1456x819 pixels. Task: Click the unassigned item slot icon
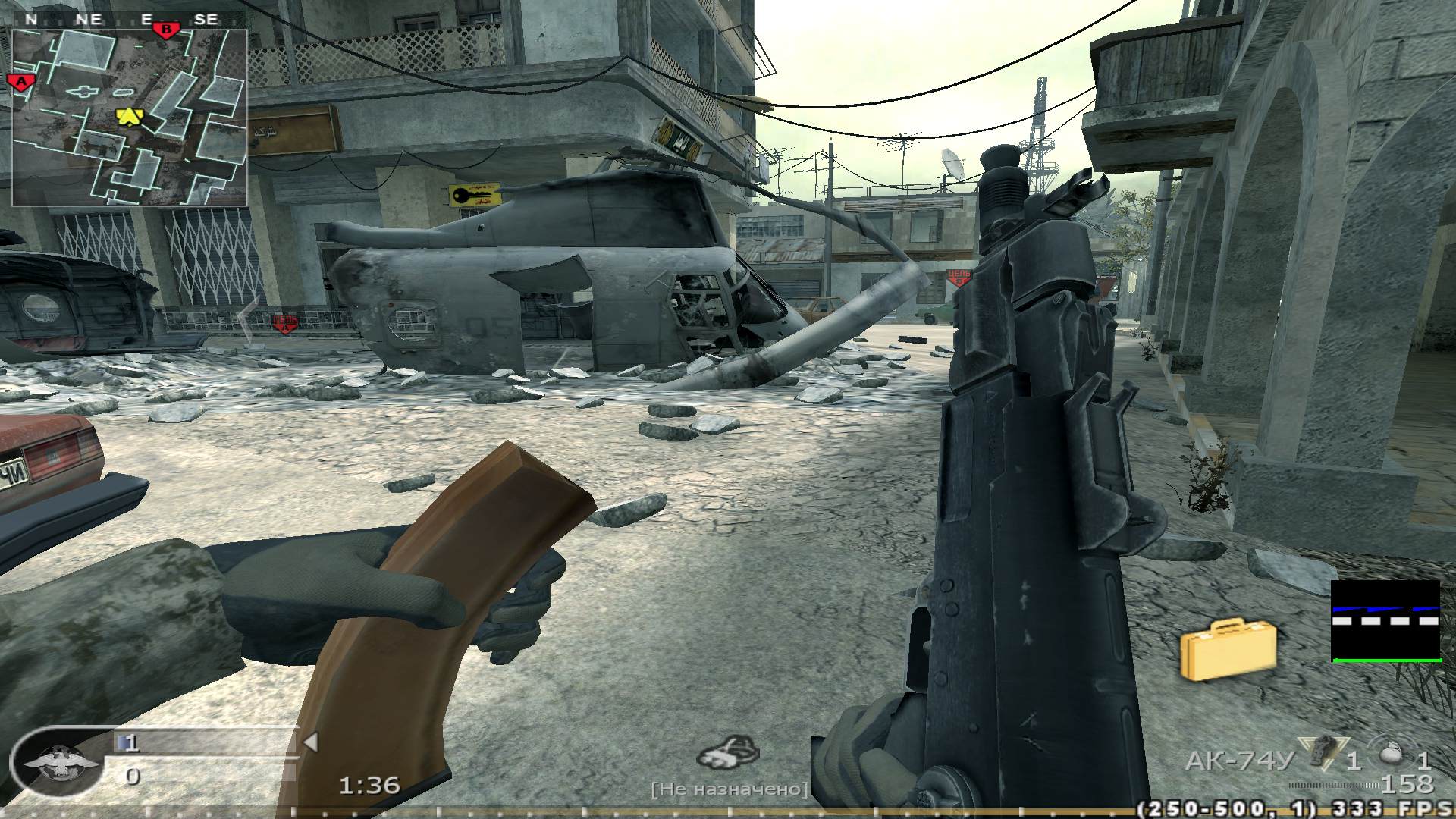click(728, 754)
